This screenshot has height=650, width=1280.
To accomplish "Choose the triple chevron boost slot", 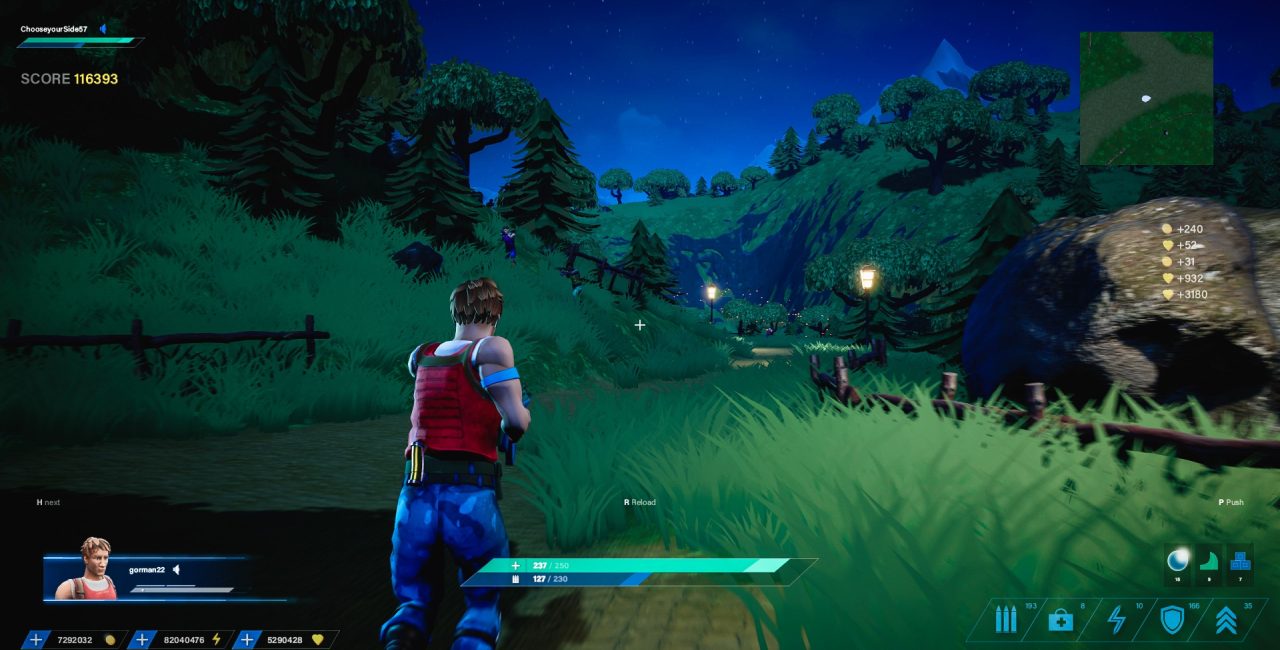I will (x=1226, y=620).
